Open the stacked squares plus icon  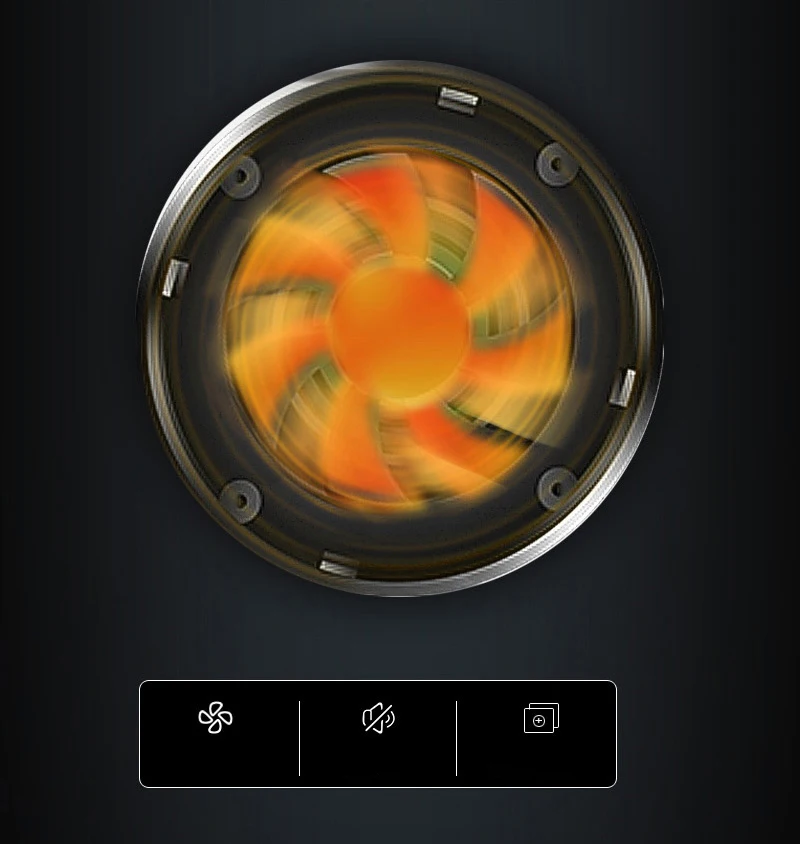541,718
